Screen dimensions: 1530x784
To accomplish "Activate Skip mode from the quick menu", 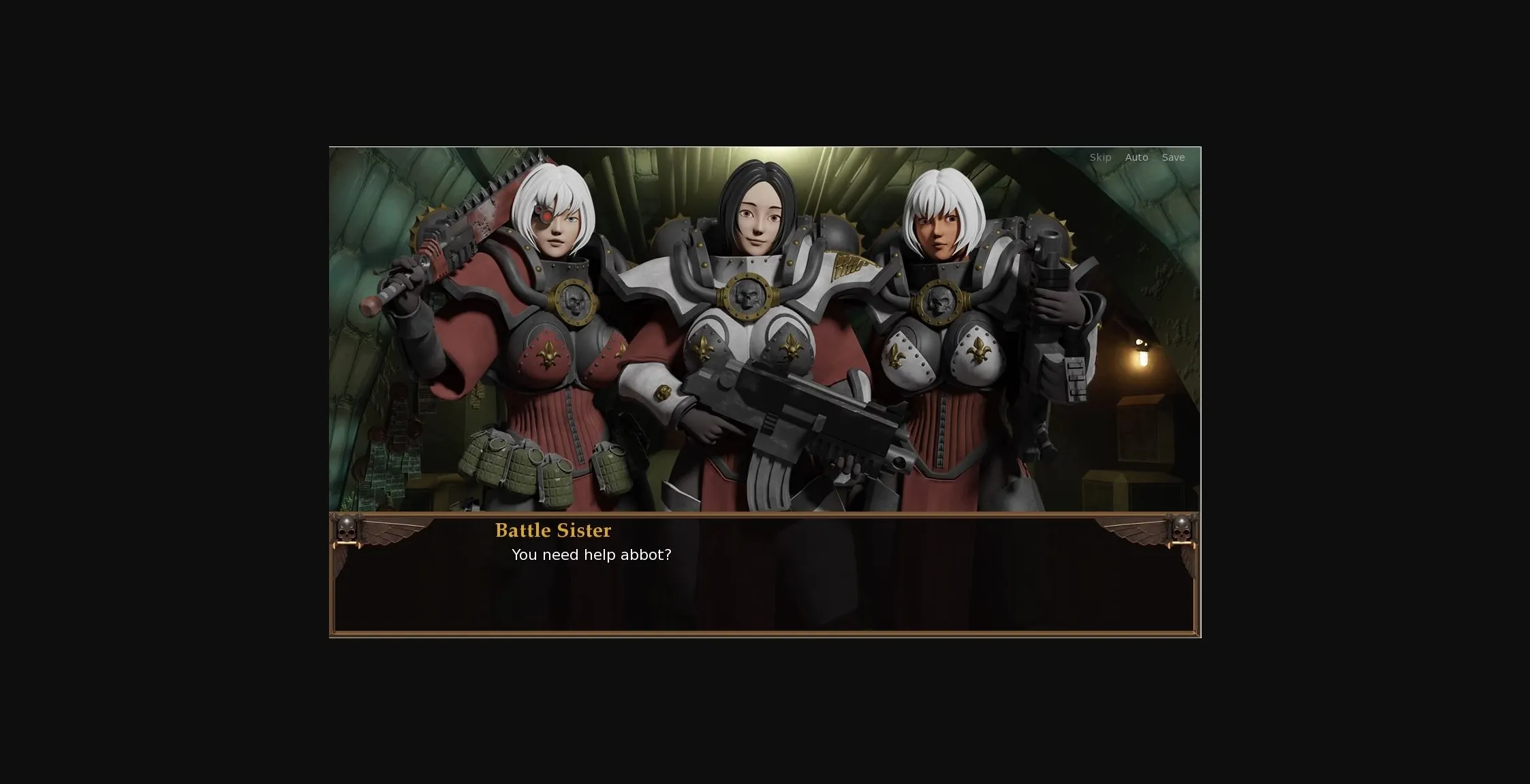I will tap(1099, 157).
